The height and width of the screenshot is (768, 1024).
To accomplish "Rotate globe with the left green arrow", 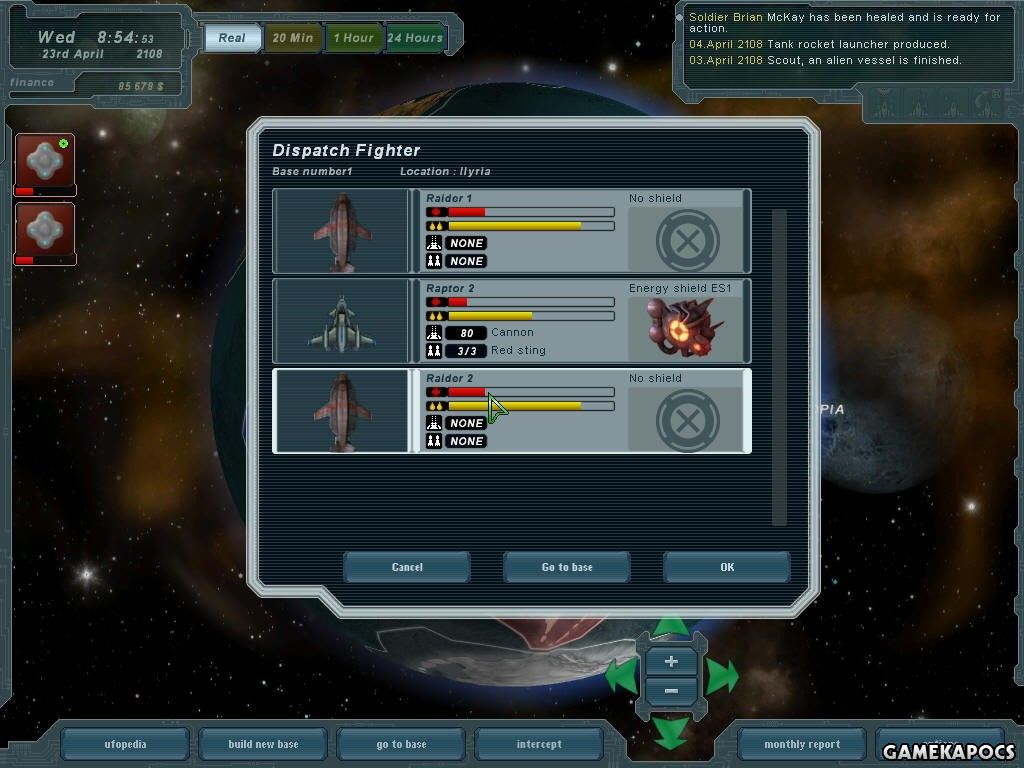I will coord(620,677).
